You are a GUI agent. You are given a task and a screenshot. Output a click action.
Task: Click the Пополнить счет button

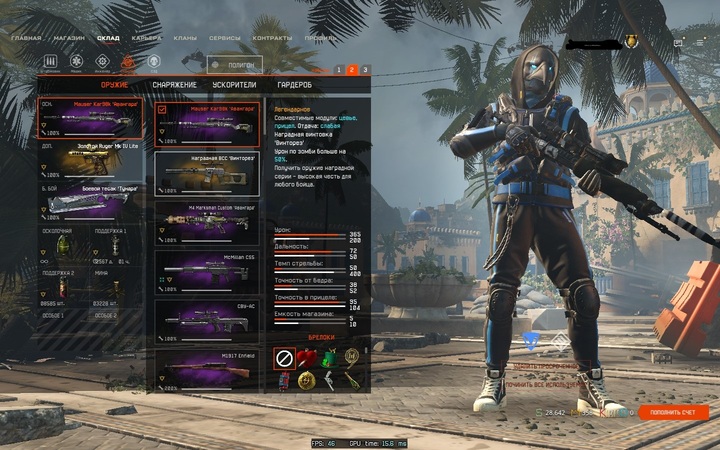[673, 412]
